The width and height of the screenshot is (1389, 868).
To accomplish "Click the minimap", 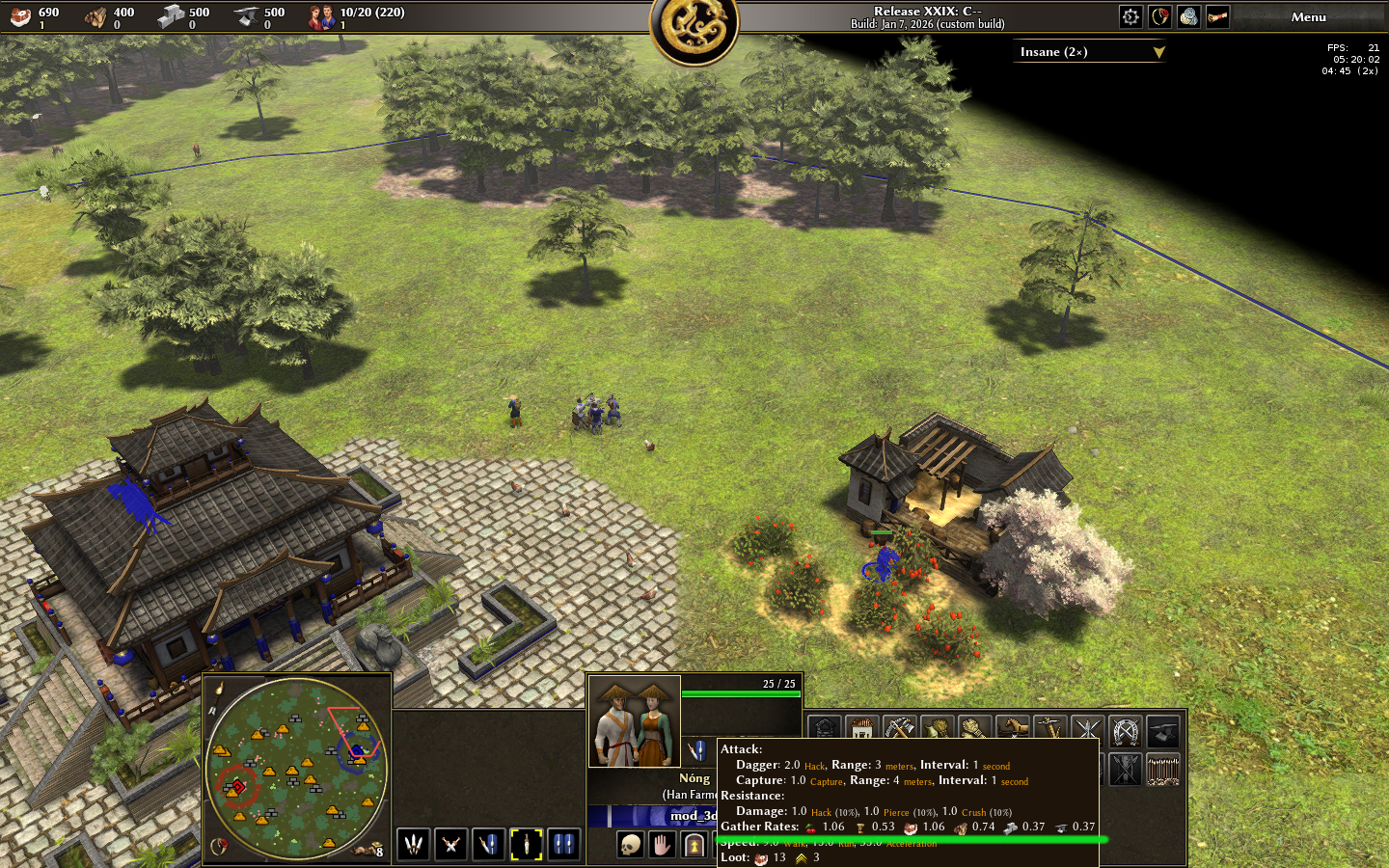I will click(x=296, y=768).
